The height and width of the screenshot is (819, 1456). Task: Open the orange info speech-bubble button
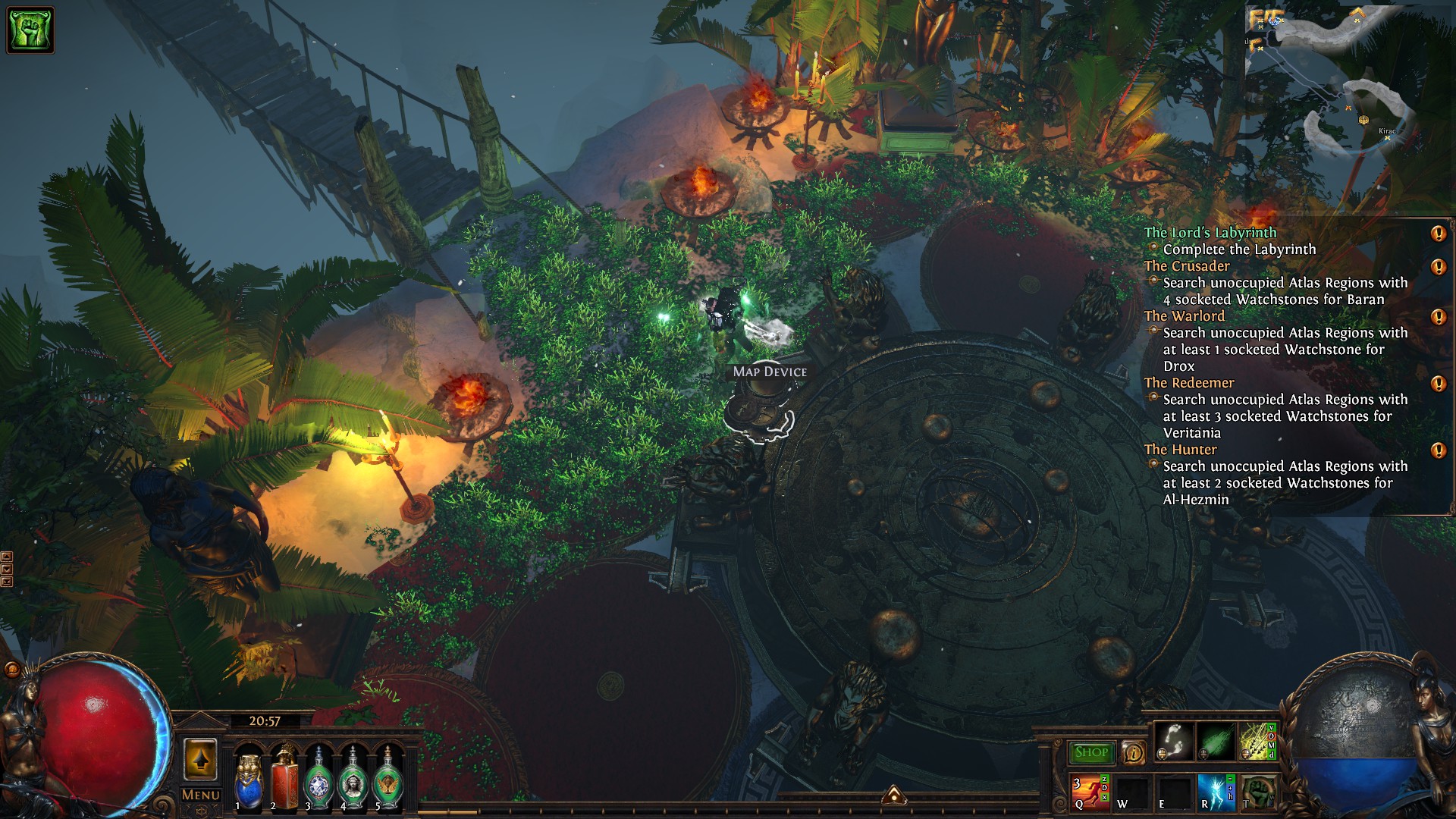(1133, 752)
